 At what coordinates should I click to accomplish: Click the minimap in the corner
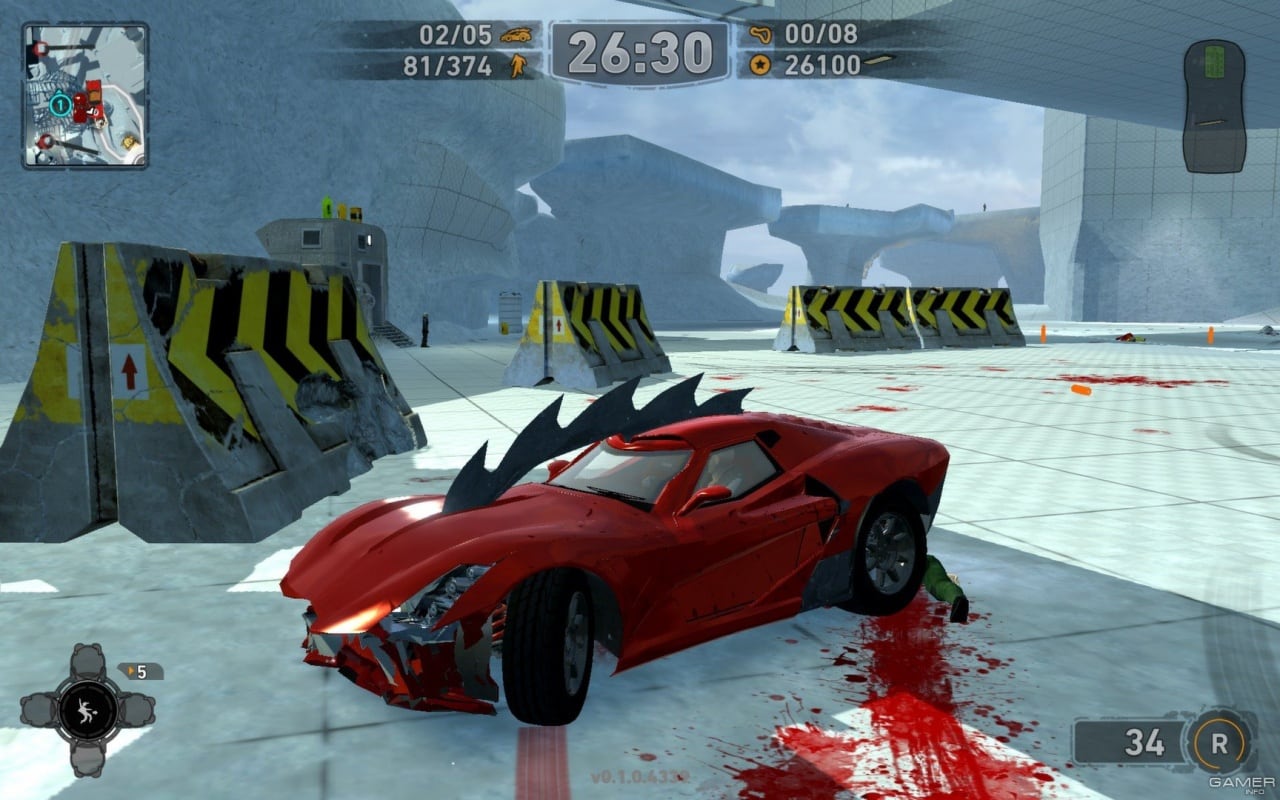point(85,96)
